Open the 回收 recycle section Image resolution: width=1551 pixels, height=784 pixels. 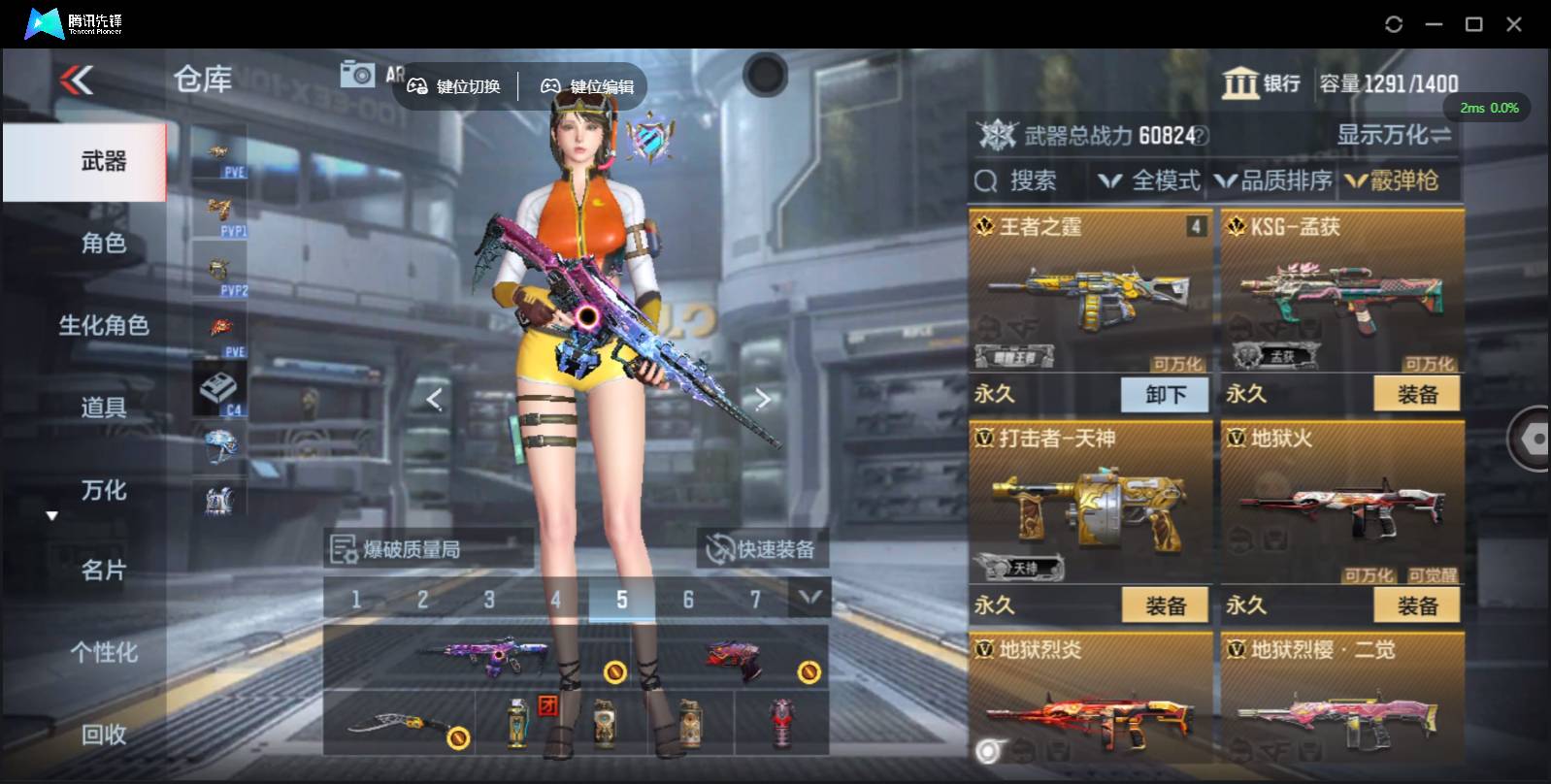coord(103,736)
